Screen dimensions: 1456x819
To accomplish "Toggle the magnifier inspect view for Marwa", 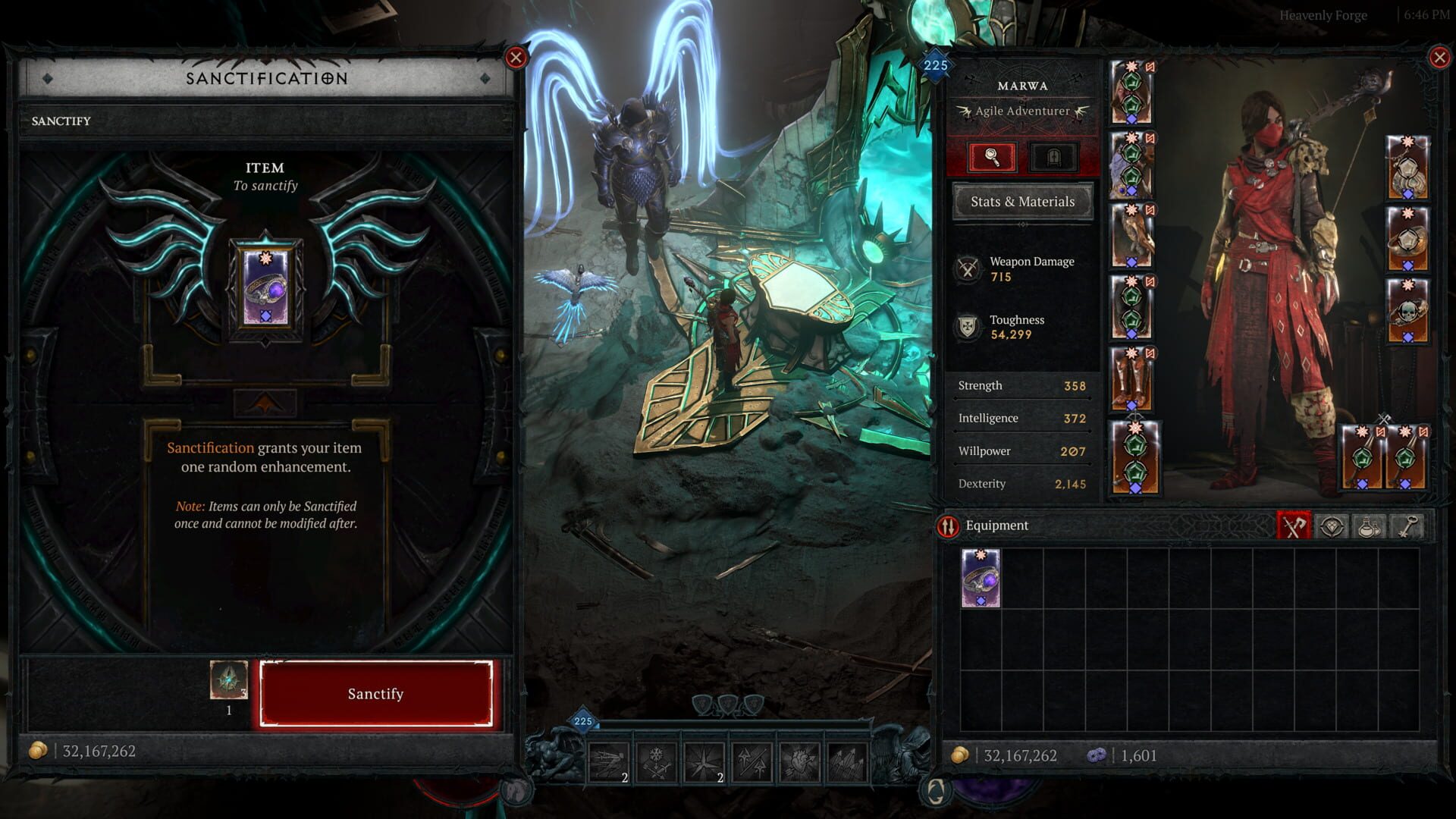I will coord(993,156).
